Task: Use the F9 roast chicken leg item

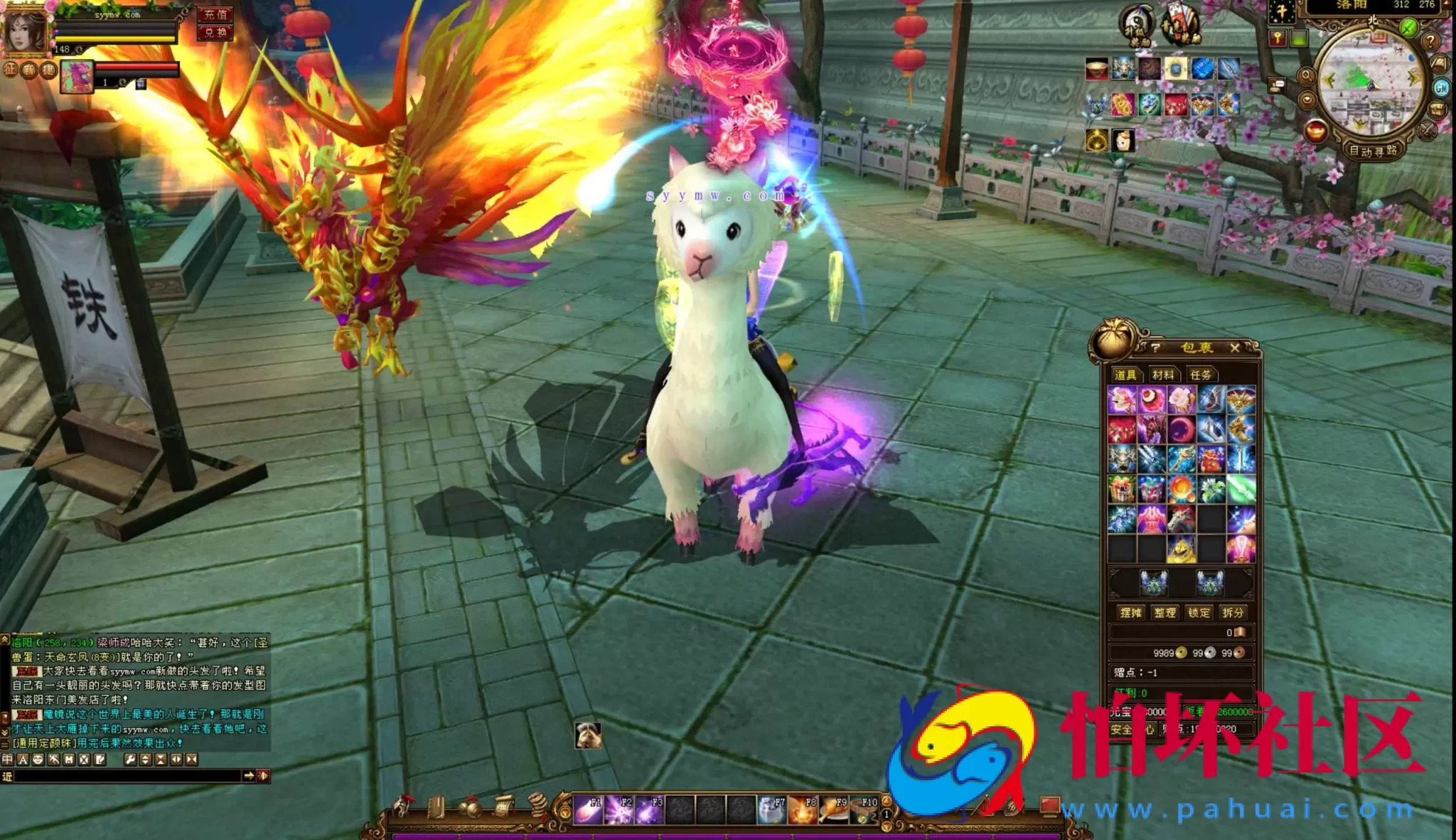Action: coord(833,809)
